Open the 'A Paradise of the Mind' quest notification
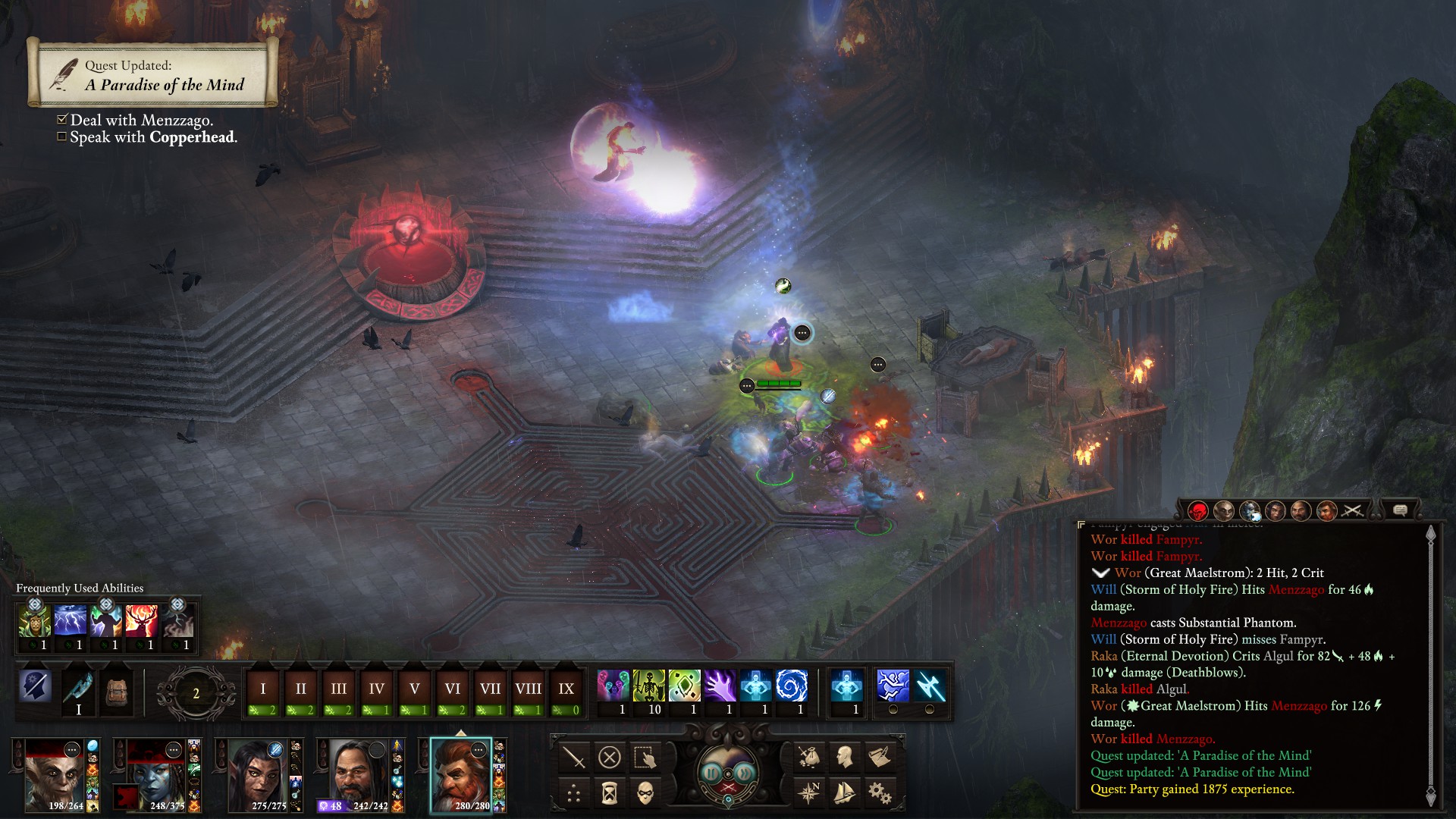Image resolution: width=1456 pixels, height=819 pixels. 152,74
